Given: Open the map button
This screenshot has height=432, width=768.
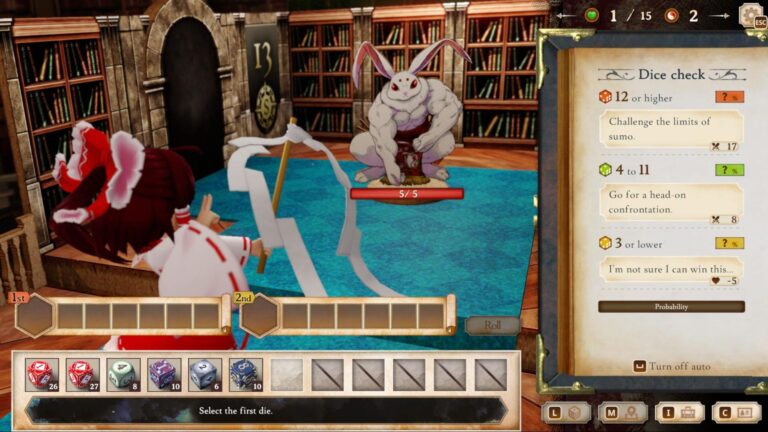Looking at the screenshot, I should coord(622,412).
